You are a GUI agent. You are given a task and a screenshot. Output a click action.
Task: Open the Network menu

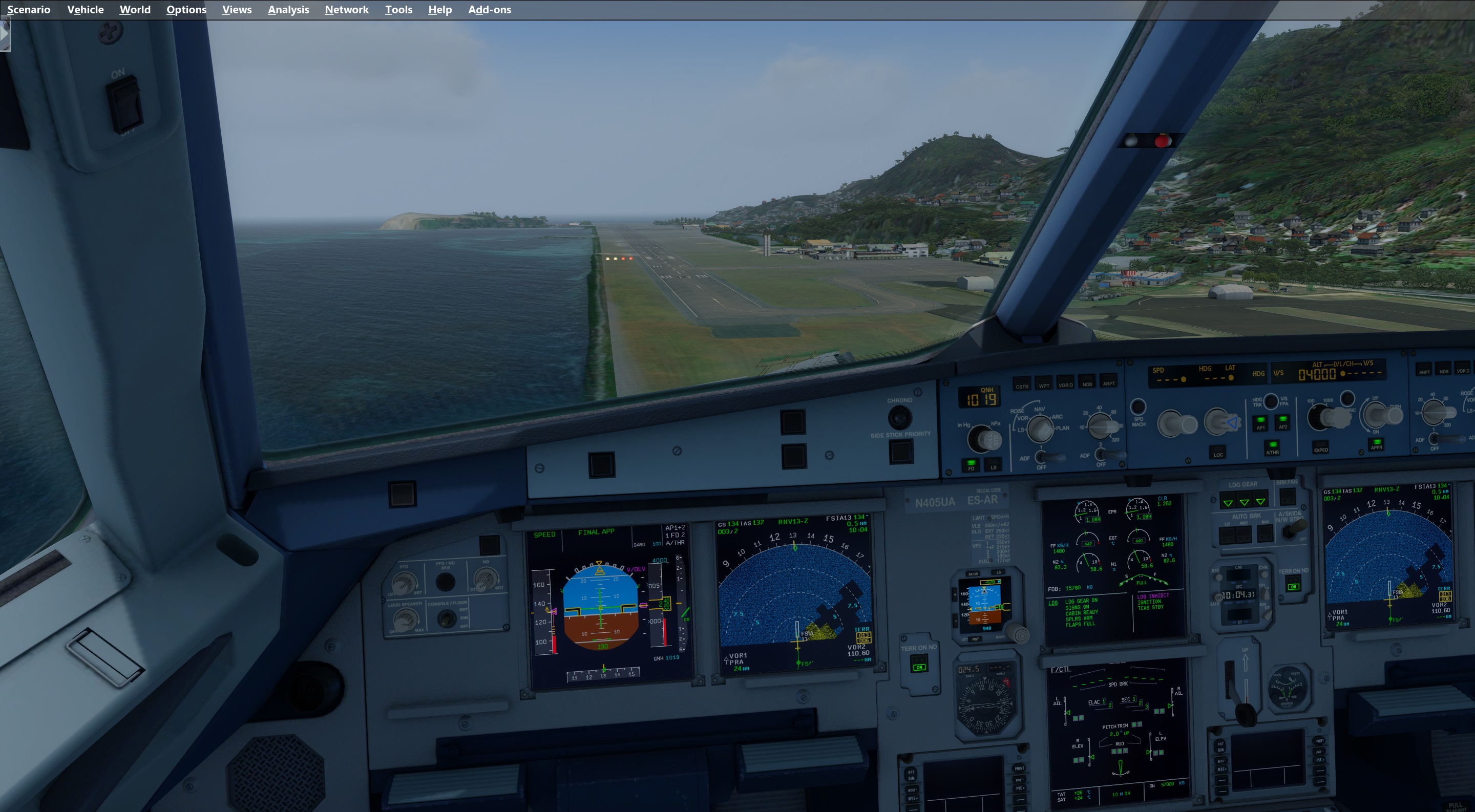tap(346, 10)
